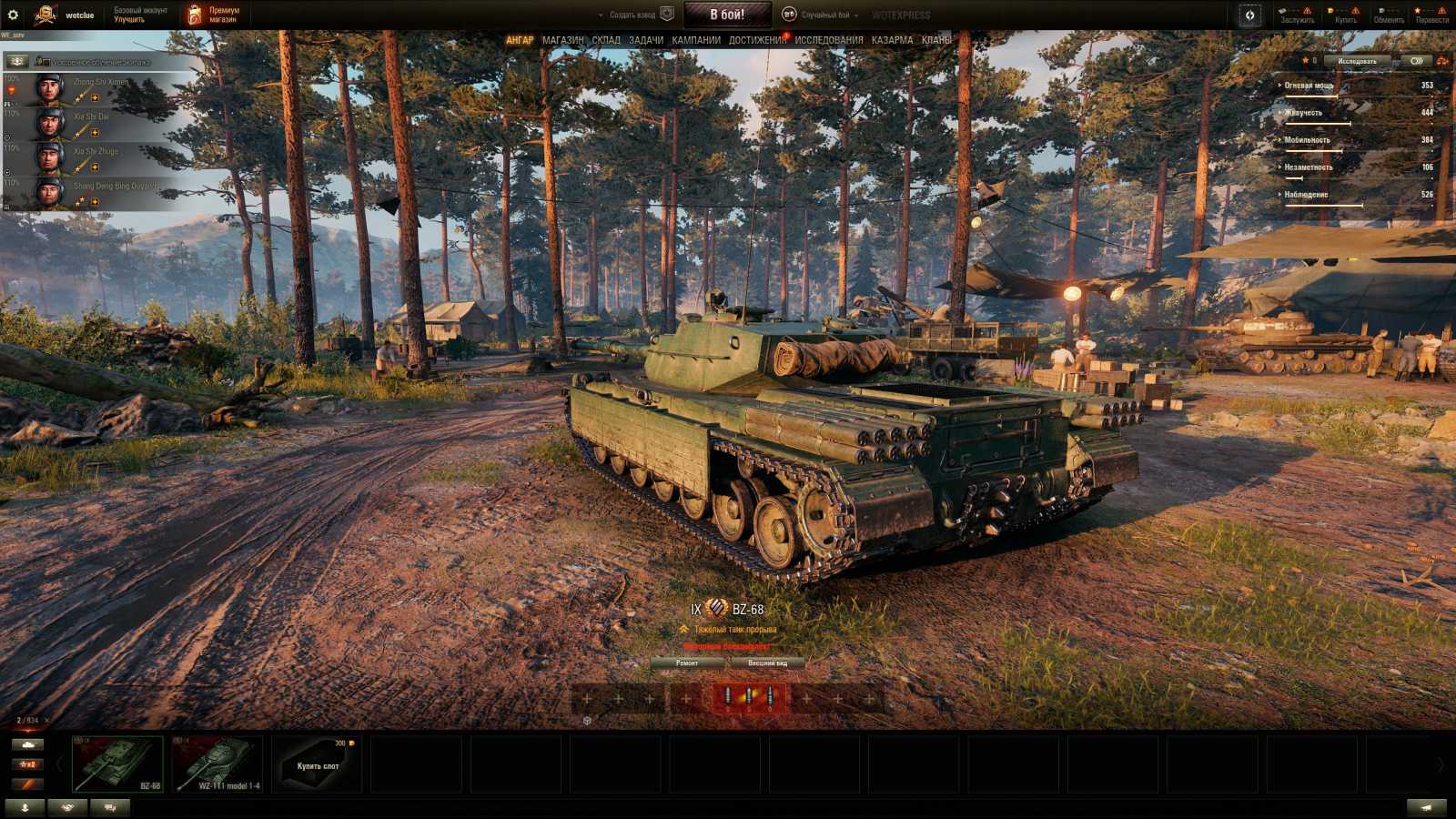Click the microphone icon in bottom-left bar

tap(25, 806)
